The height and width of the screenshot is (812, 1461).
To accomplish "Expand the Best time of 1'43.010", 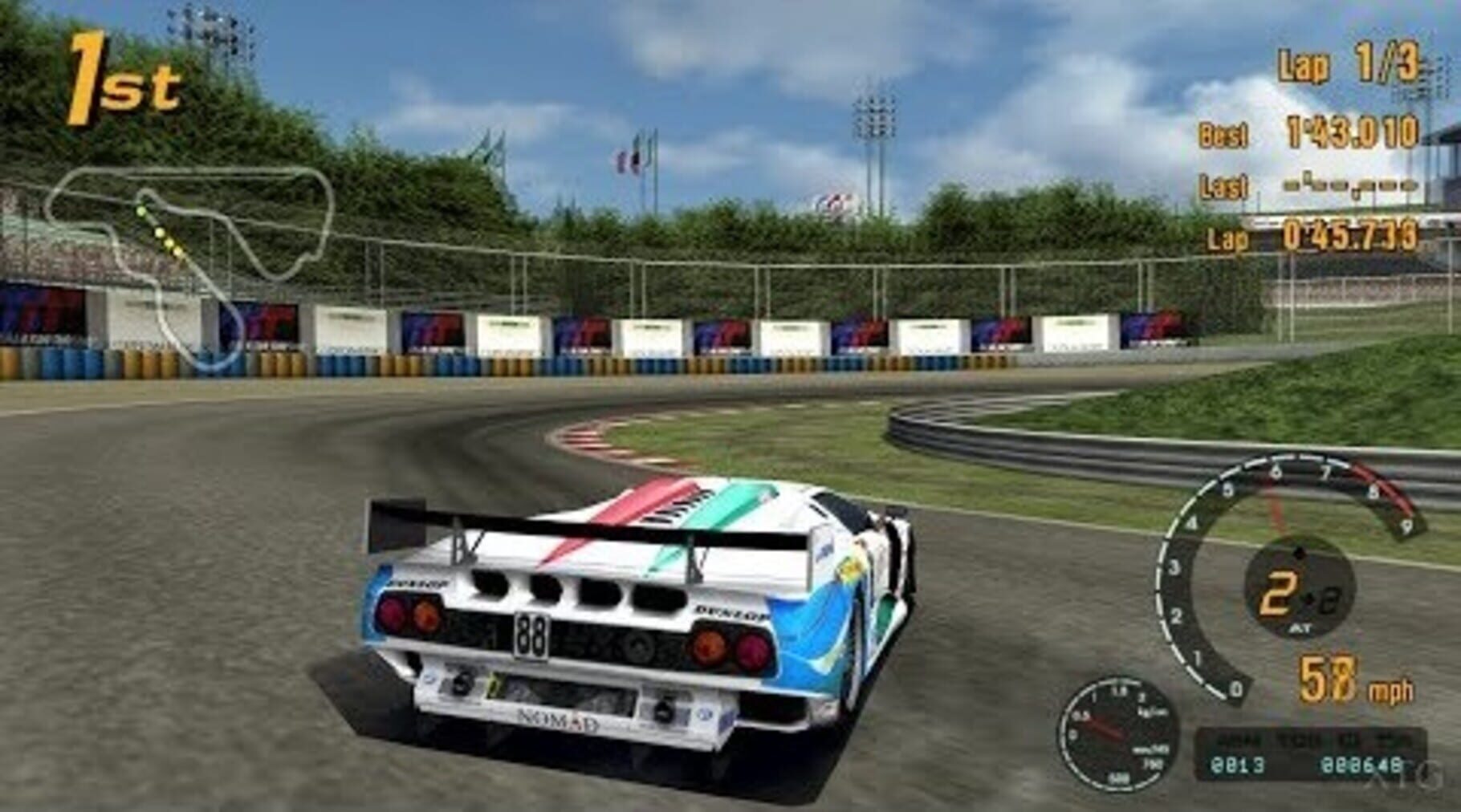I will 1353,133.
